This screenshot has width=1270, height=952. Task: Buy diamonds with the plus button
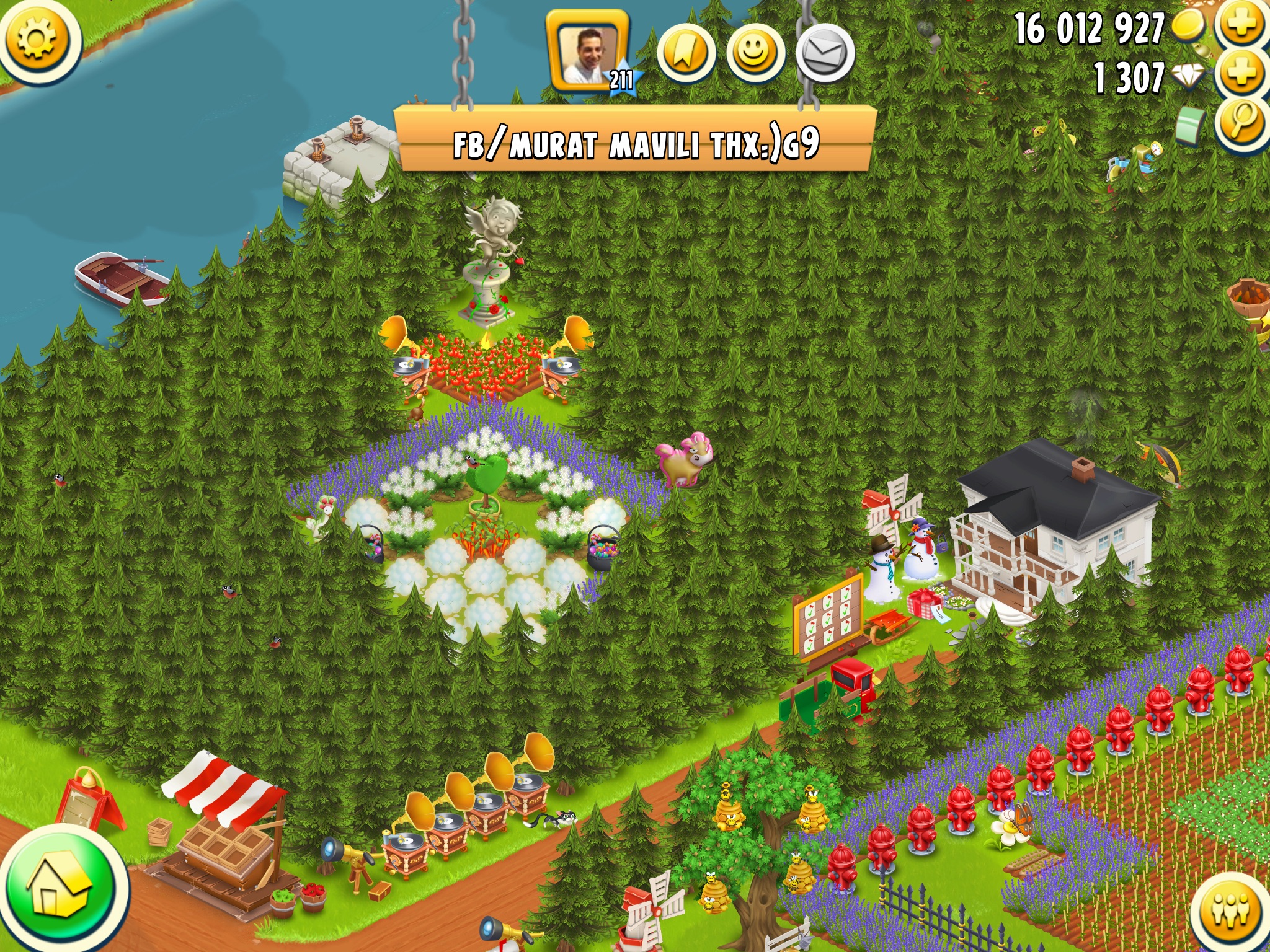(x=1241, y=74)
